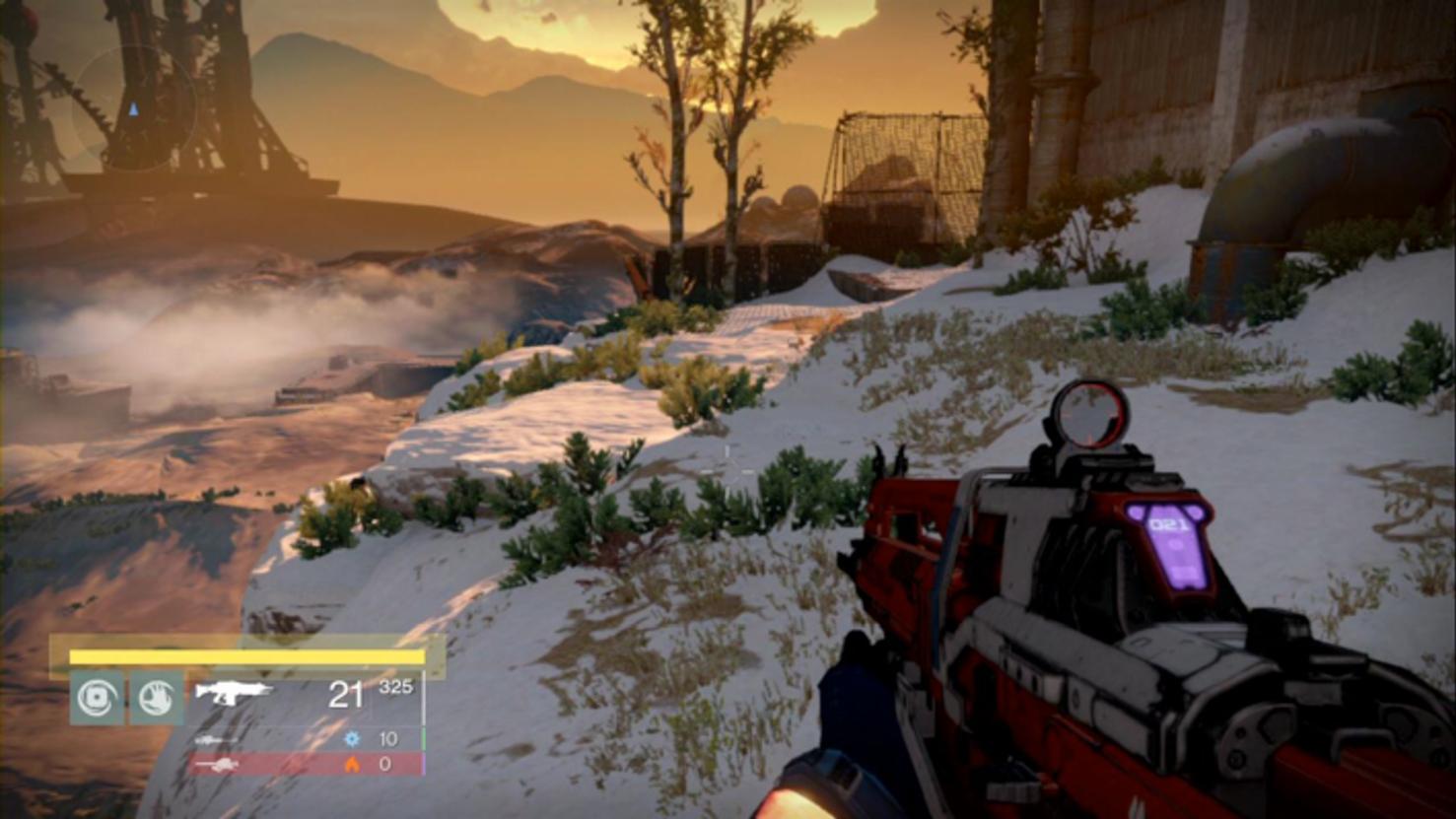Viewport: 1456px width, 819px height.
Task: Switch to the special weapon row
Action: (x=306, y=738)
